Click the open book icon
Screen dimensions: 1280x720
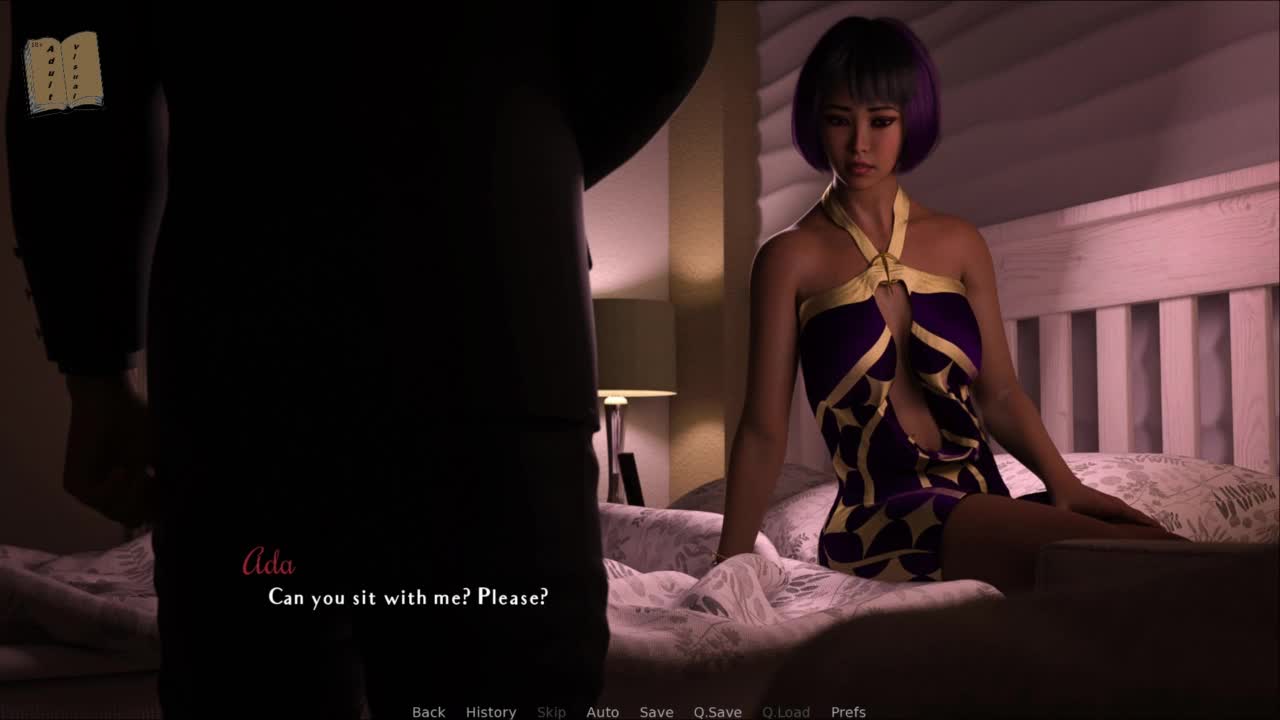[x=63, y=73]
